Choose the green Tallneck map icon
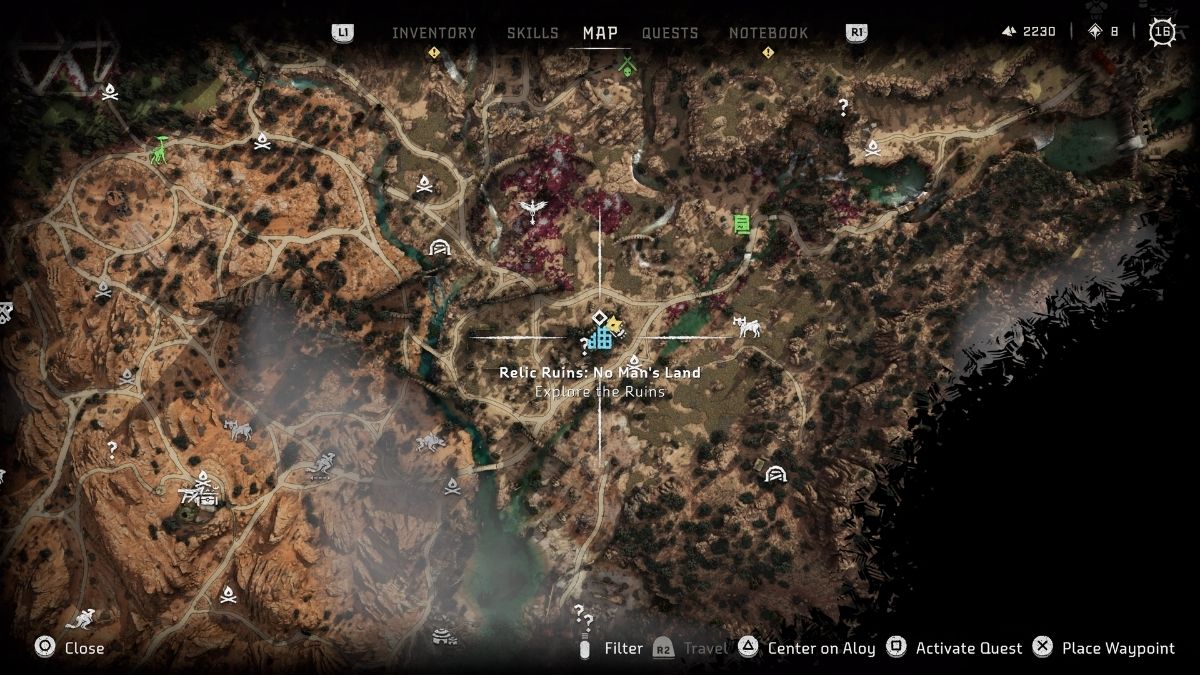The height and width of the screenshot is (675, 1200). click(x=159, y=150)
